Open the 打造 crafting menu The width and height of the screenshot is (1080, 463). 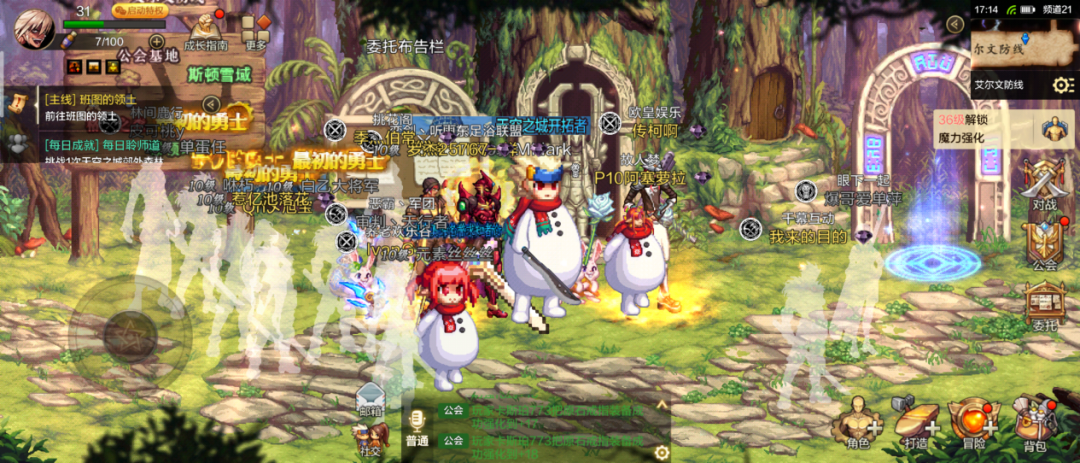click(x=915, y=420)
